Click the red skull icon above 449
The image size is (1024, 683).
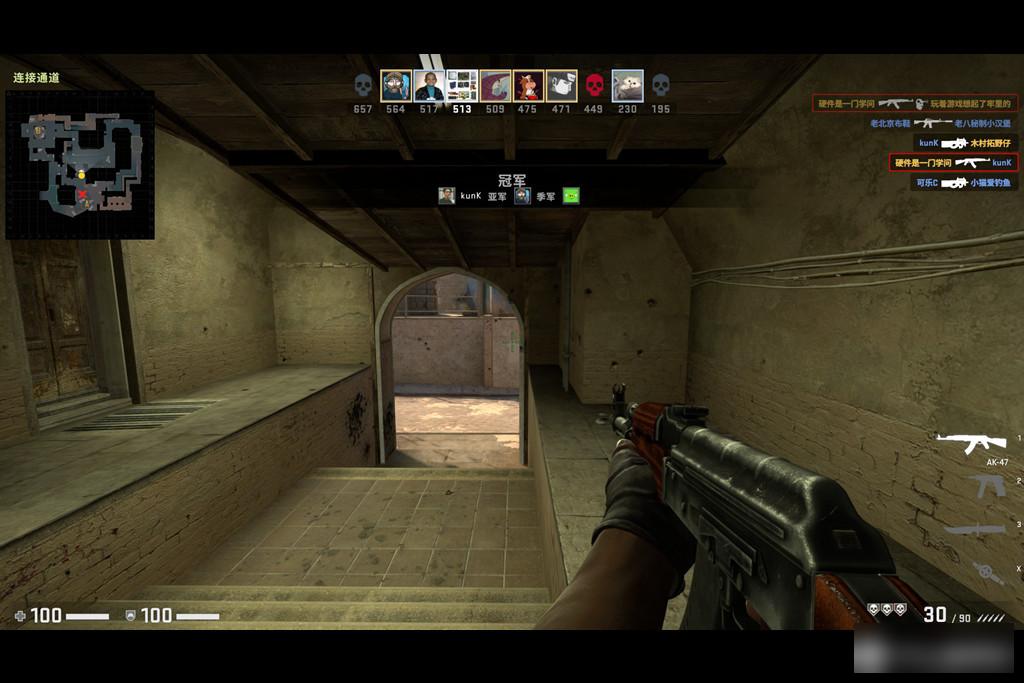(594, 85)
